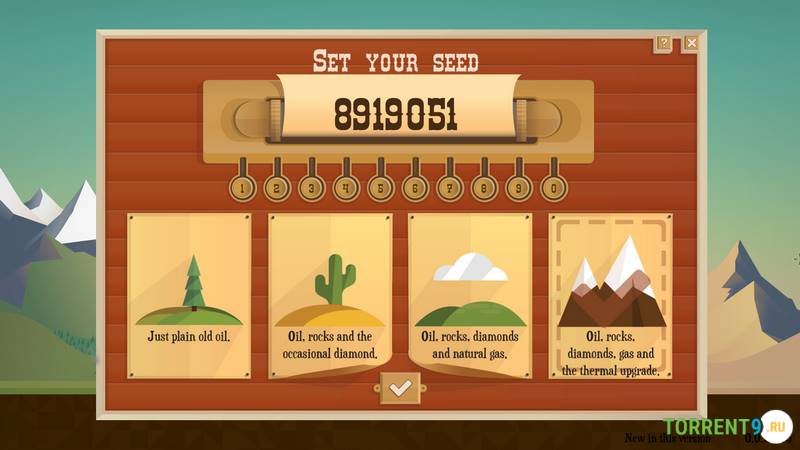Image resolution: width=800 pixels, height=450 pixels.
Task: Tap the digit 9 seed knob
Action: point(517,186)
